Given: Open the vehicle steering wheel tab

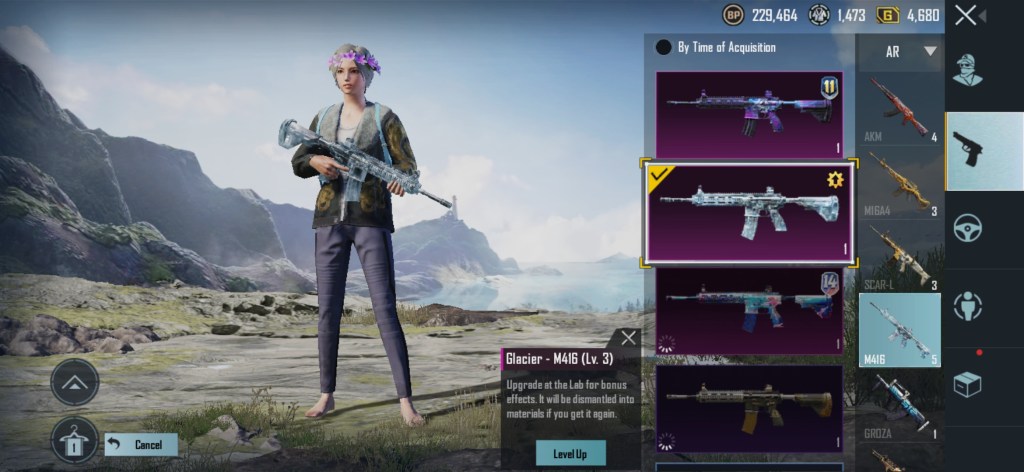Looking at the screenshot, I should coord(967,228).
